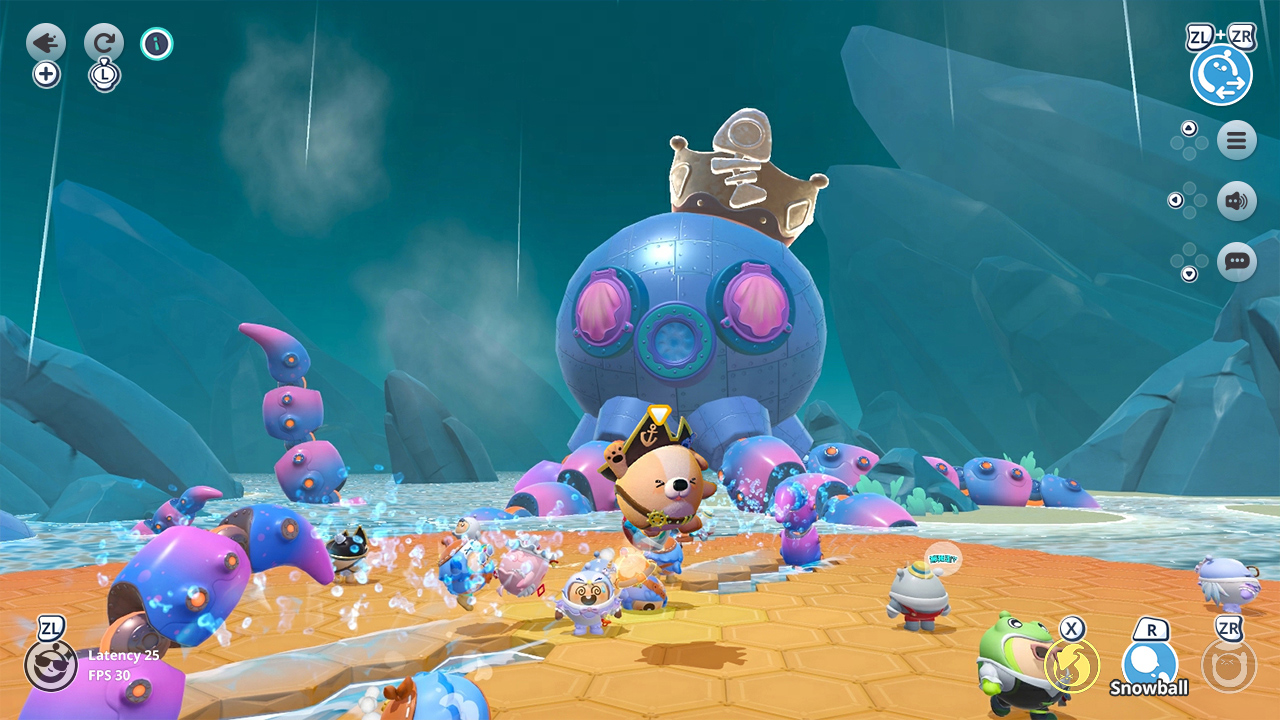Toggle off the highlighted info indicator

coord(157,43)
